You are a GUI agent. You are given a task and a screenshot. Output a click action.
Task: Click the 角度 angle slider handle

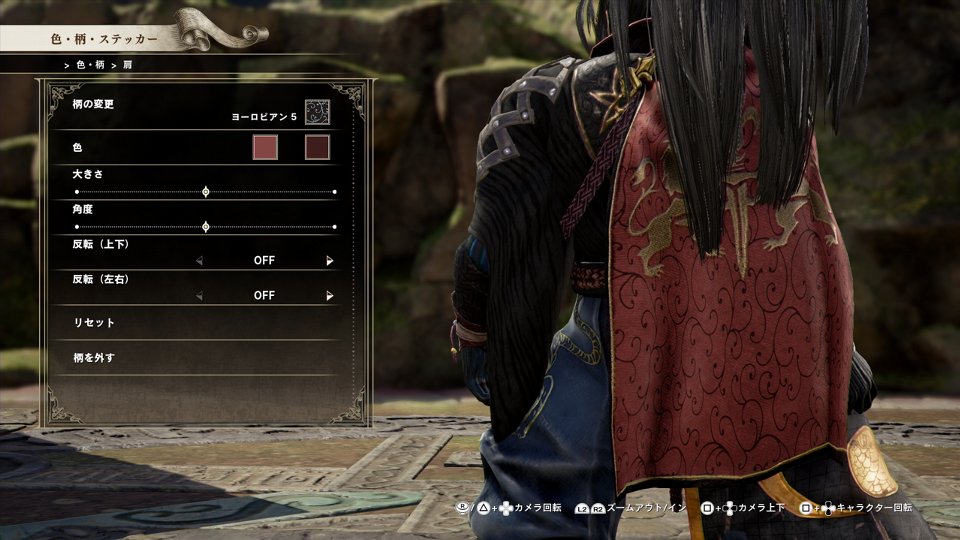coord(206,227)
